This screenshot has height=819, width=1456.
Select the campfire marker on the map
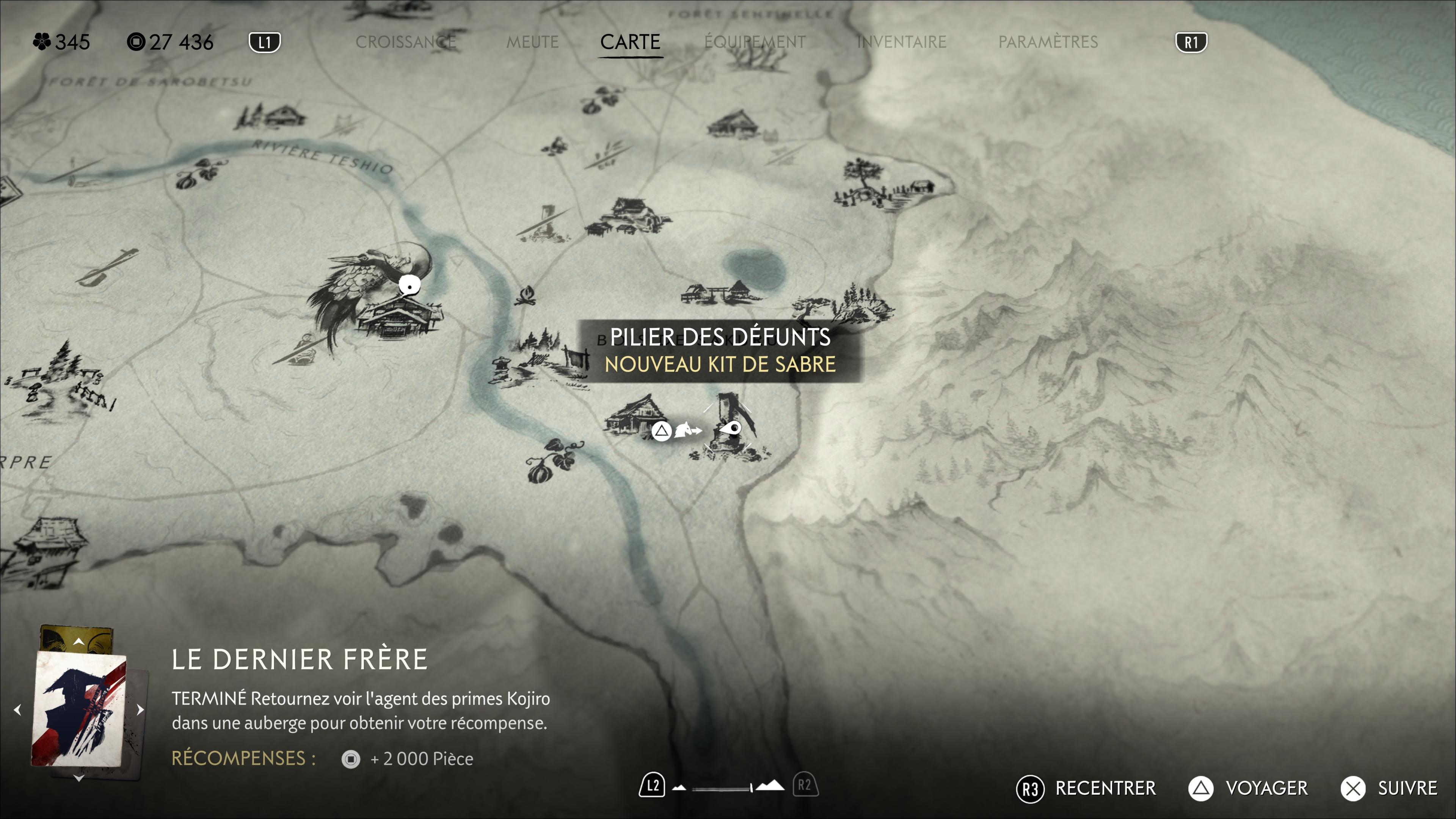pos(526,295)
